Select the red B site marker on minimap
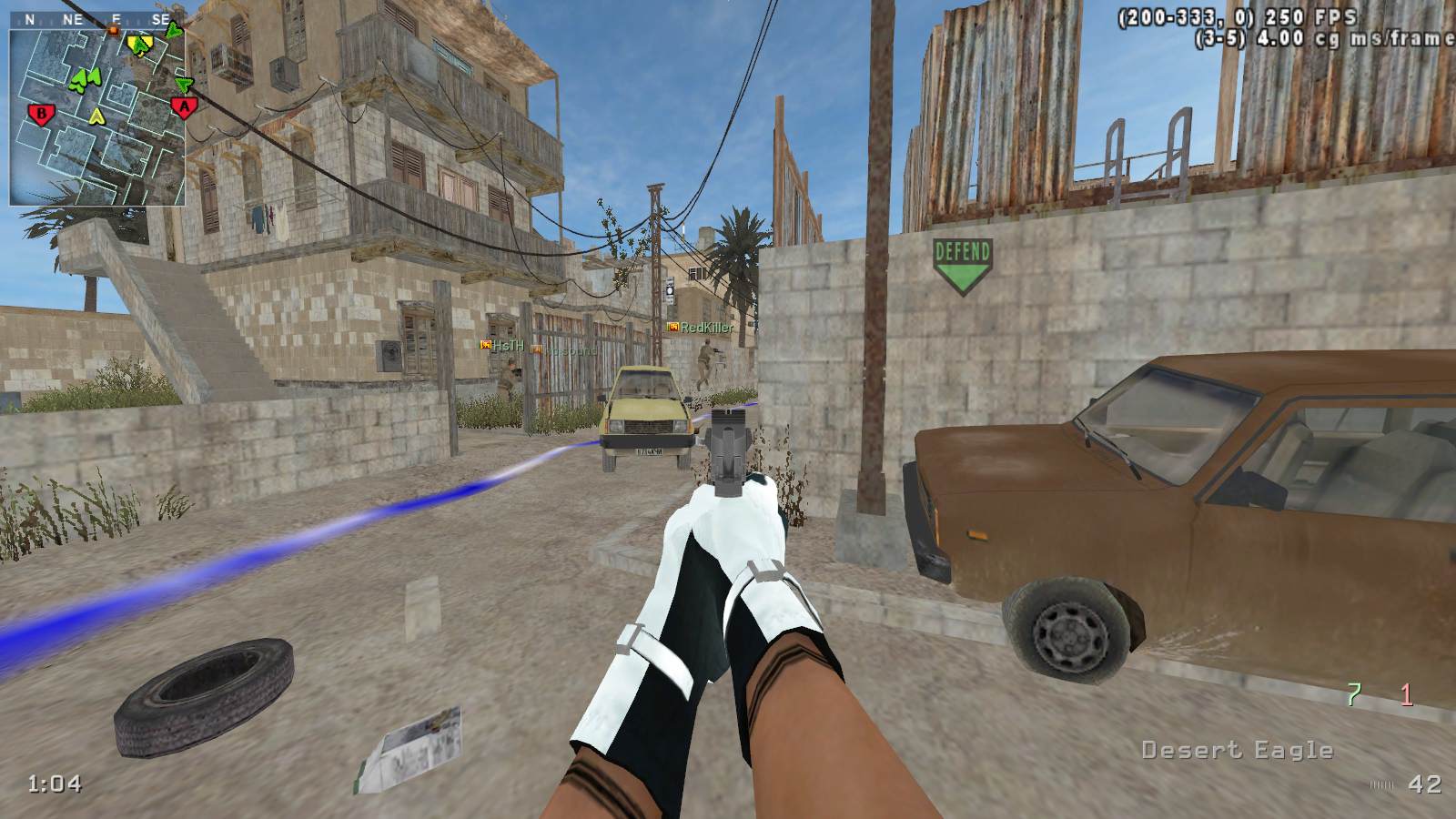The image size is (1456, 819). [x=40, y=114]
